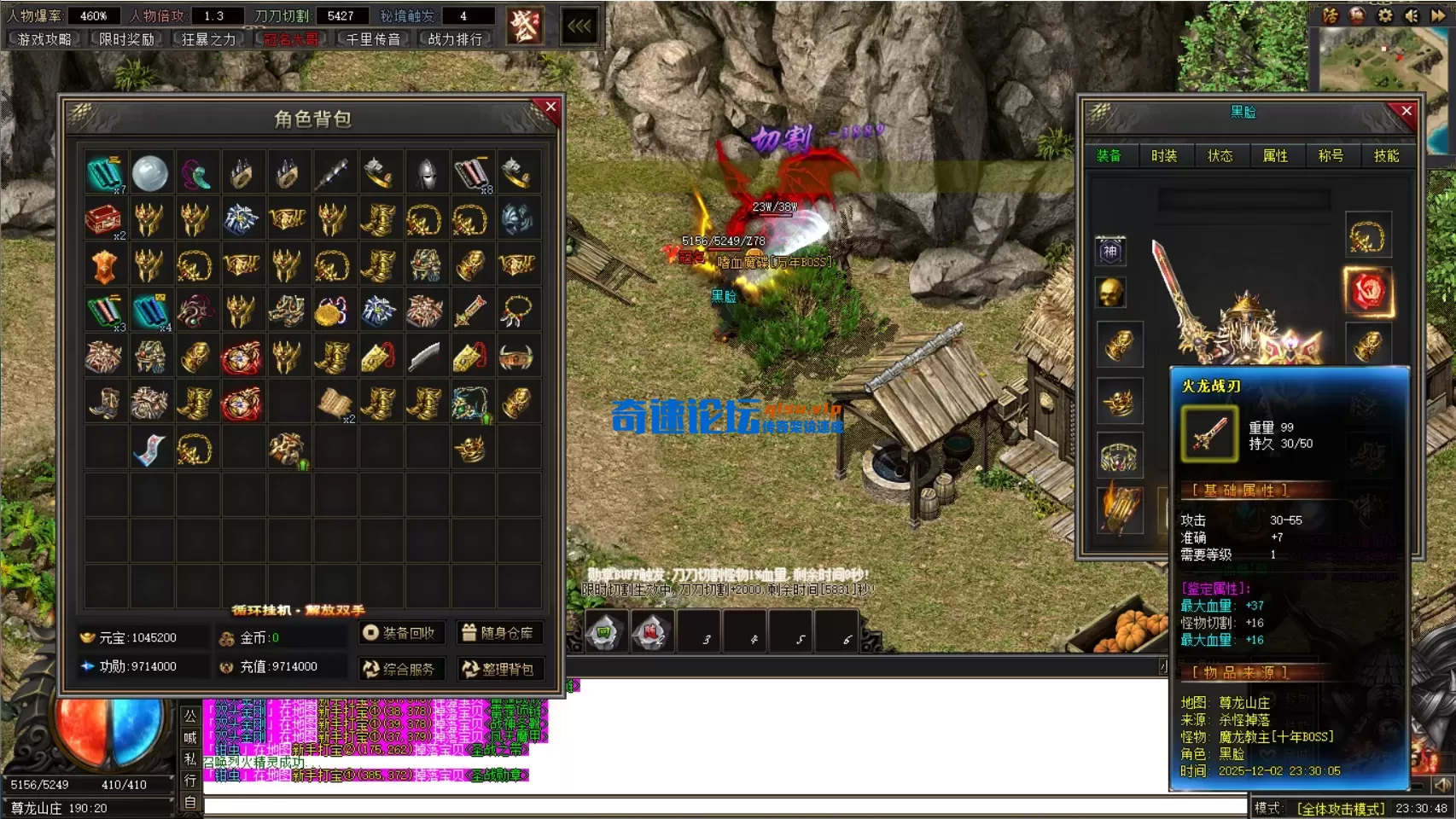Show the 属性 tab
This screenshot has width=1456, height=819.
(1275, 155)
